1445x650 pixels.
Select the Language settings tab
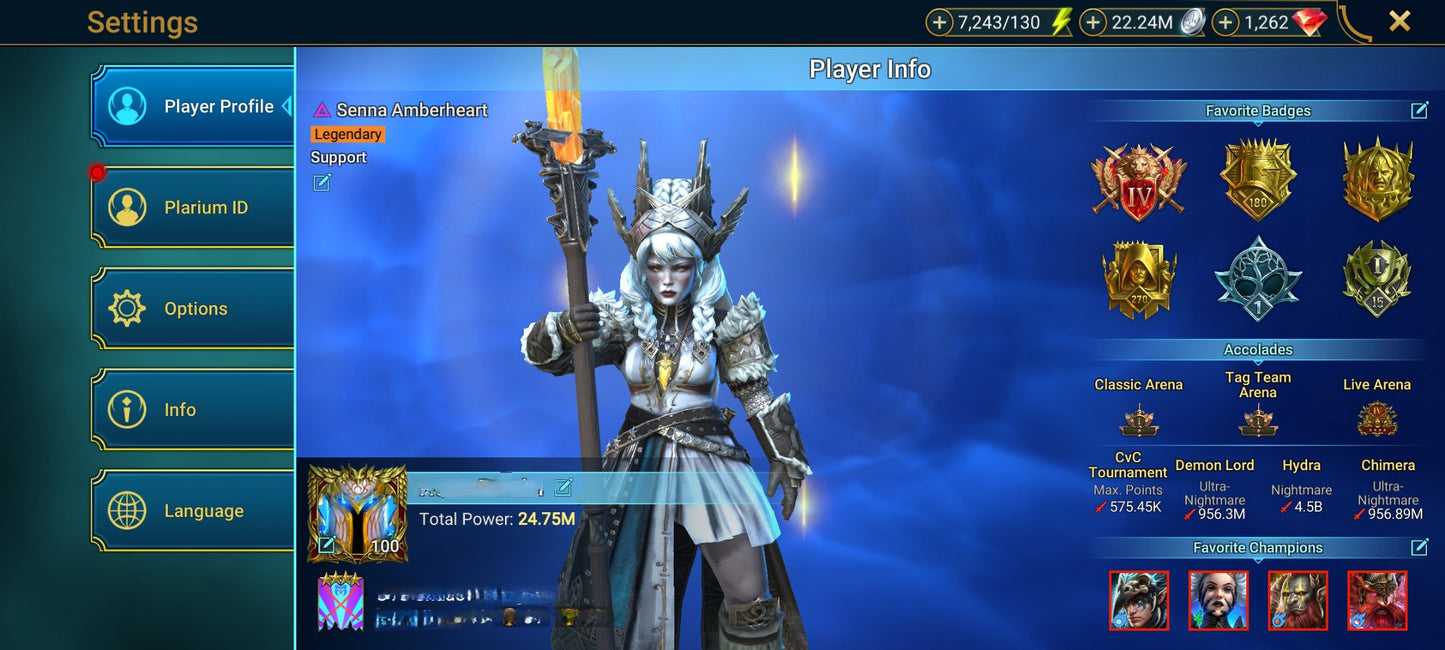tap(193, 511)
